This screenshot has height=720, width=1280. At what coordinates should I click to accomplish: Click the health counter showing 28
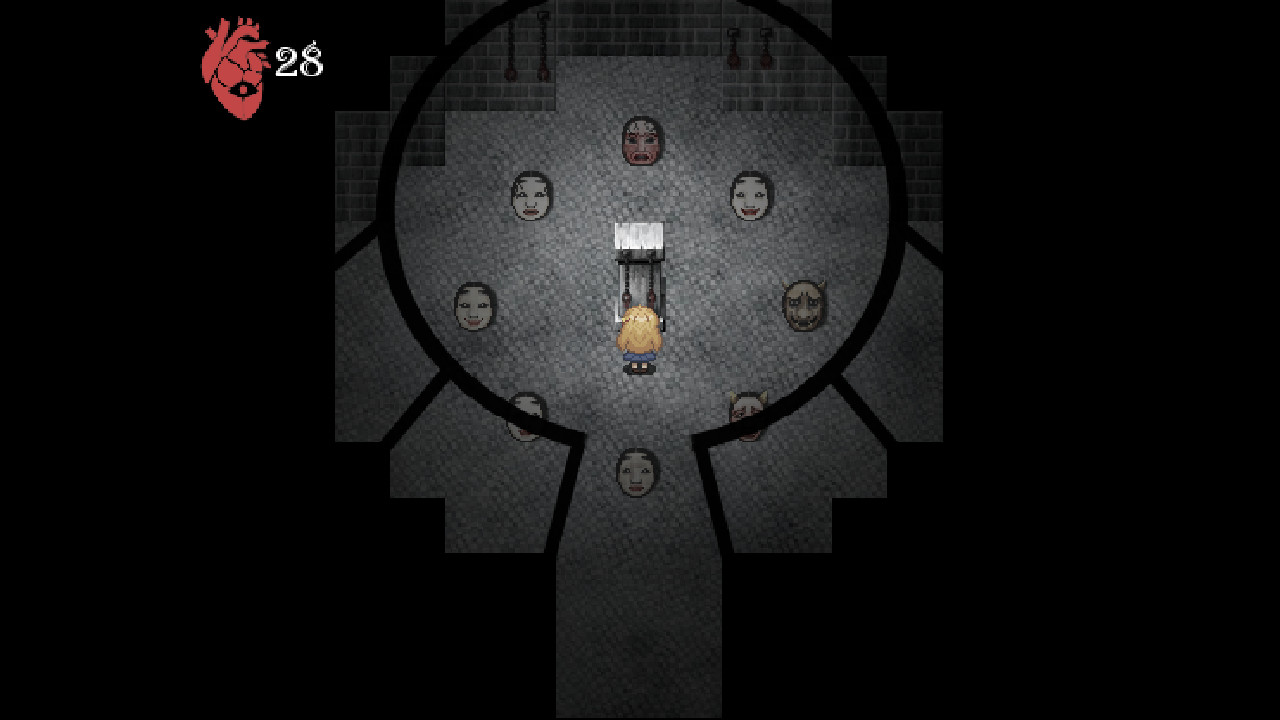point(300,60)
